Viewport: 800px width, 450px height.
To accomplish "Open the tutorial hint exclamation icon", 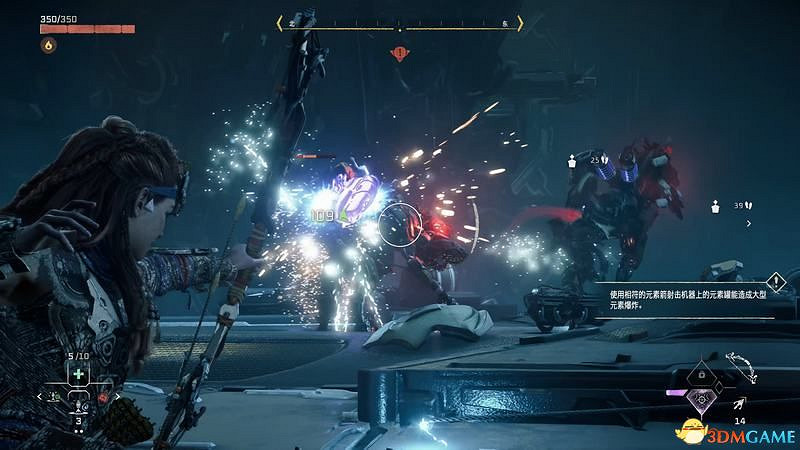I will coord(775,283).
